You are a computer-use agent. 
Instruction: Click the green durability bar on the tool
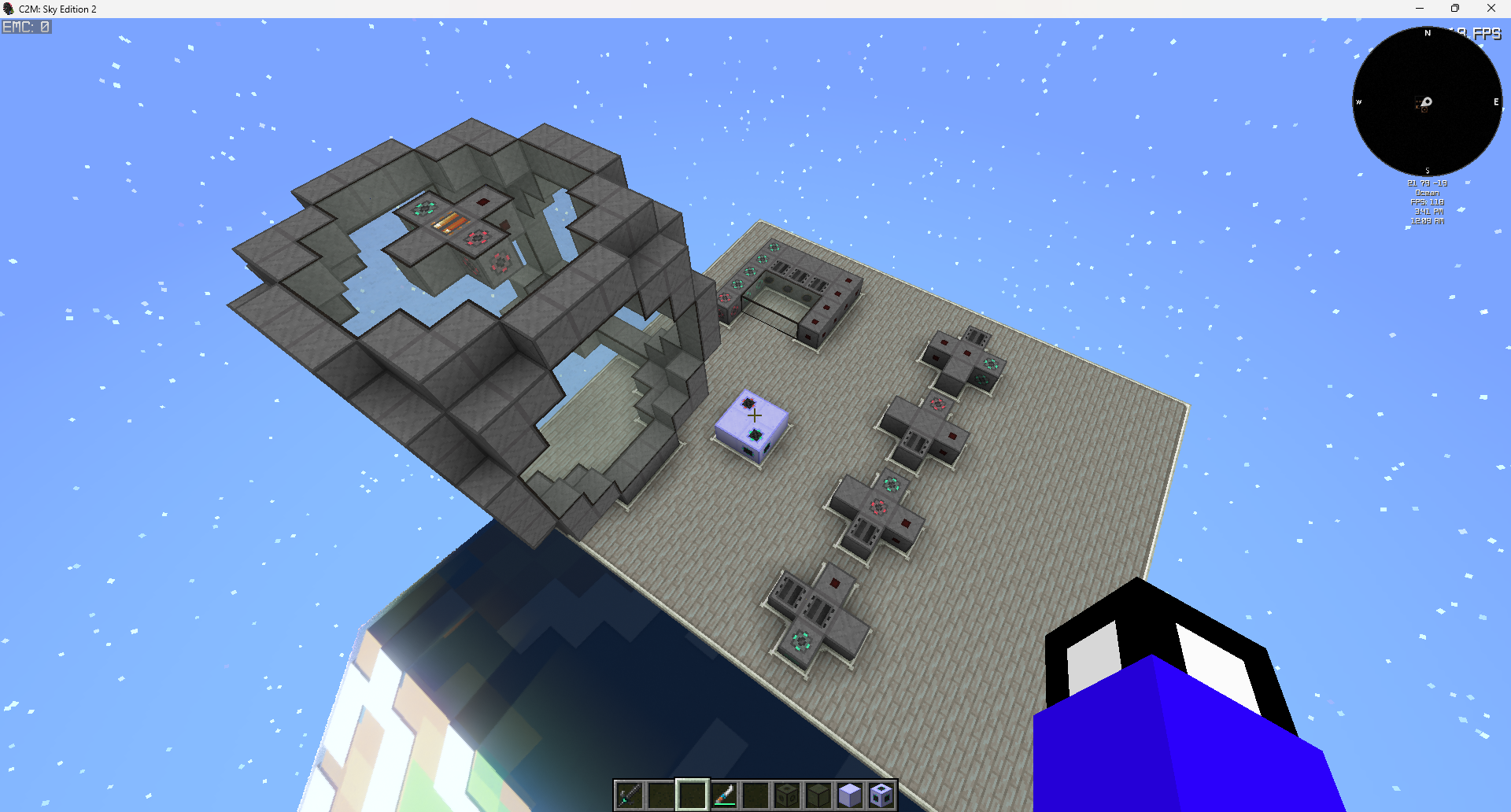[x=725, y=803]
